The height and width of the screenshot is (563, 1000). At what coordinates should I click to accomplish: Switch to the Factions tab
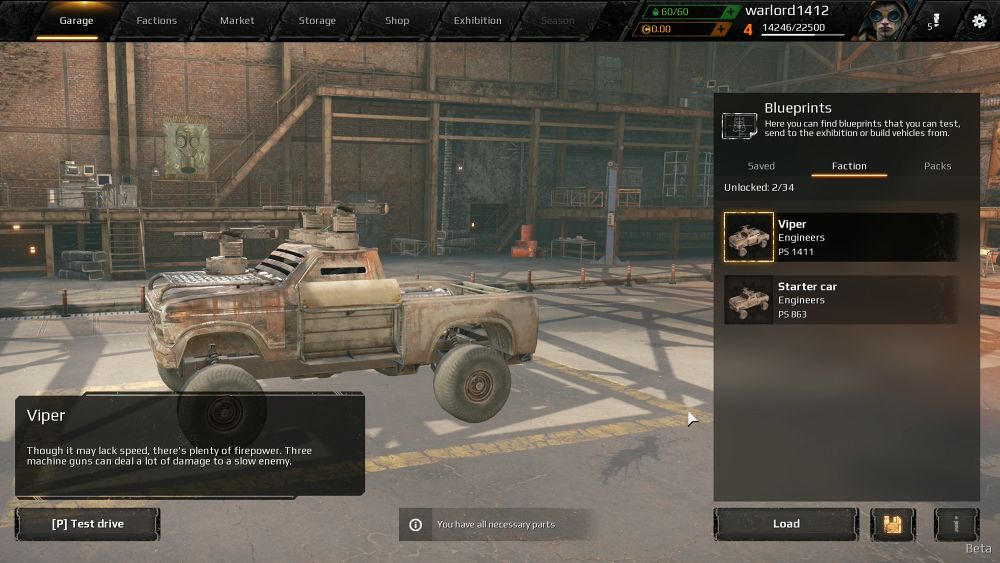(x=156, y=20)
